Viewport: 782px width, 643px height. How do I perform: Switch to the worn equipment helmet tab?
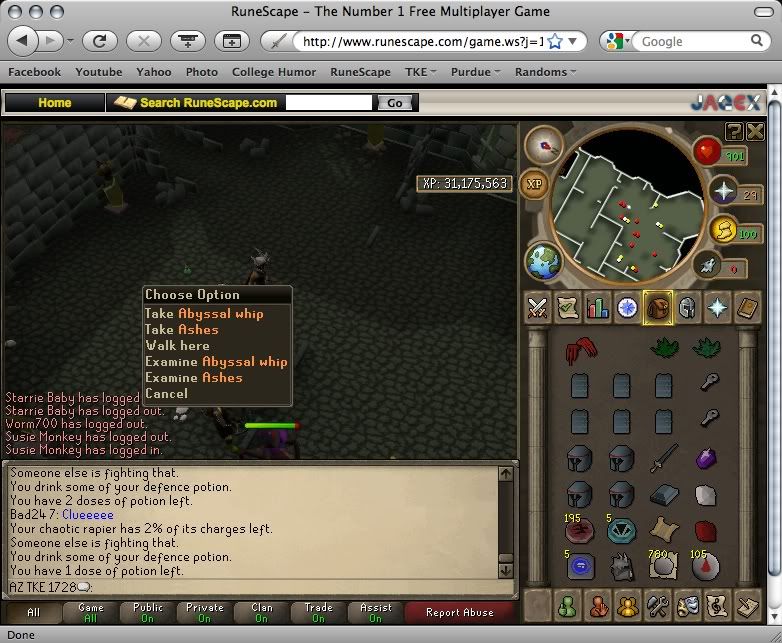(688, 308)
